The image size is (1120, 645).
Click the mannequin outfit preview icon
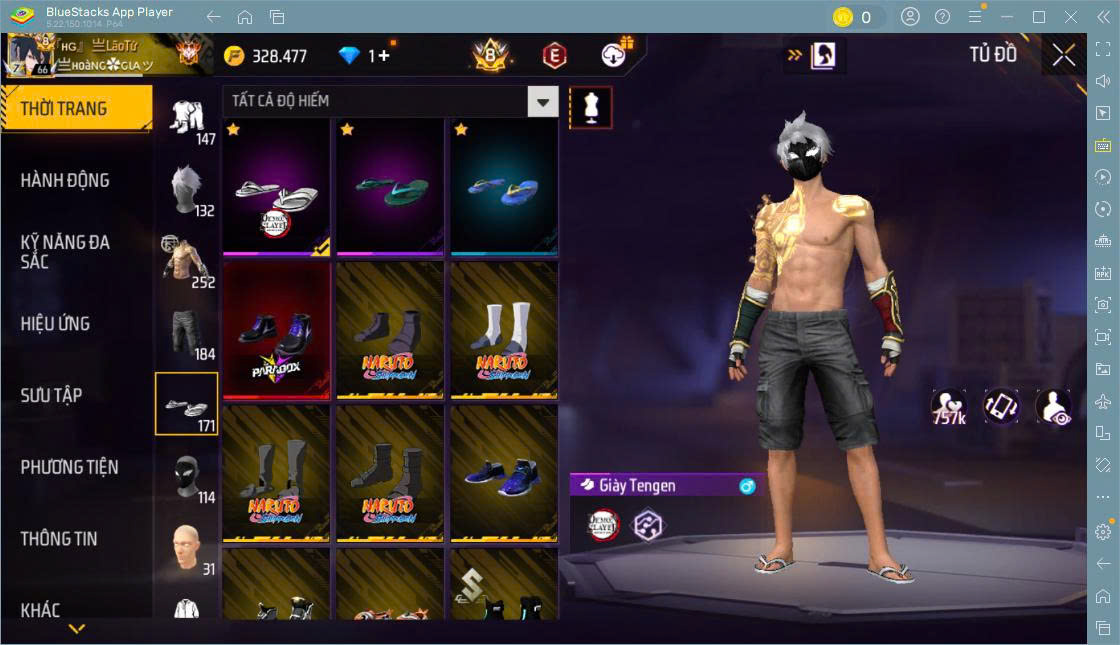coord(590,107)
